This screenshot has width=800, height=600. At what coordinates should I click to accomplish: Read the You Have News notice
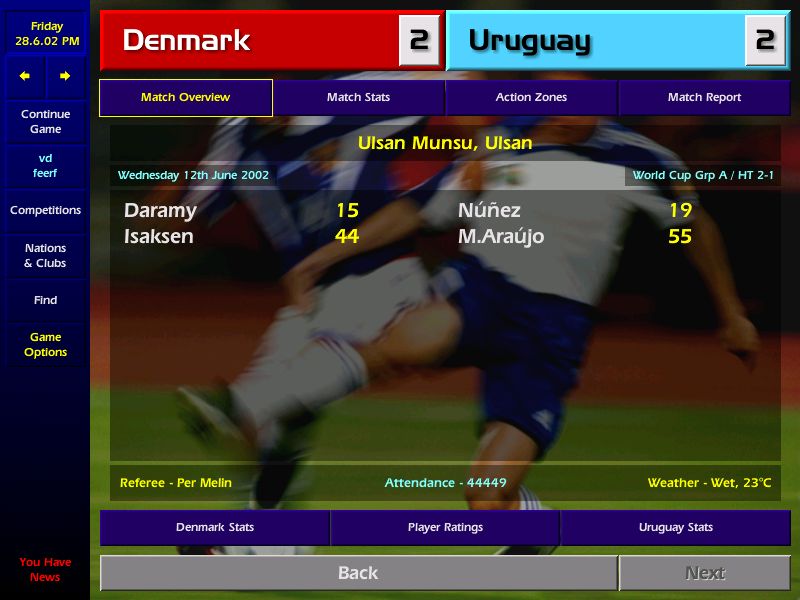tap(45, 569)
